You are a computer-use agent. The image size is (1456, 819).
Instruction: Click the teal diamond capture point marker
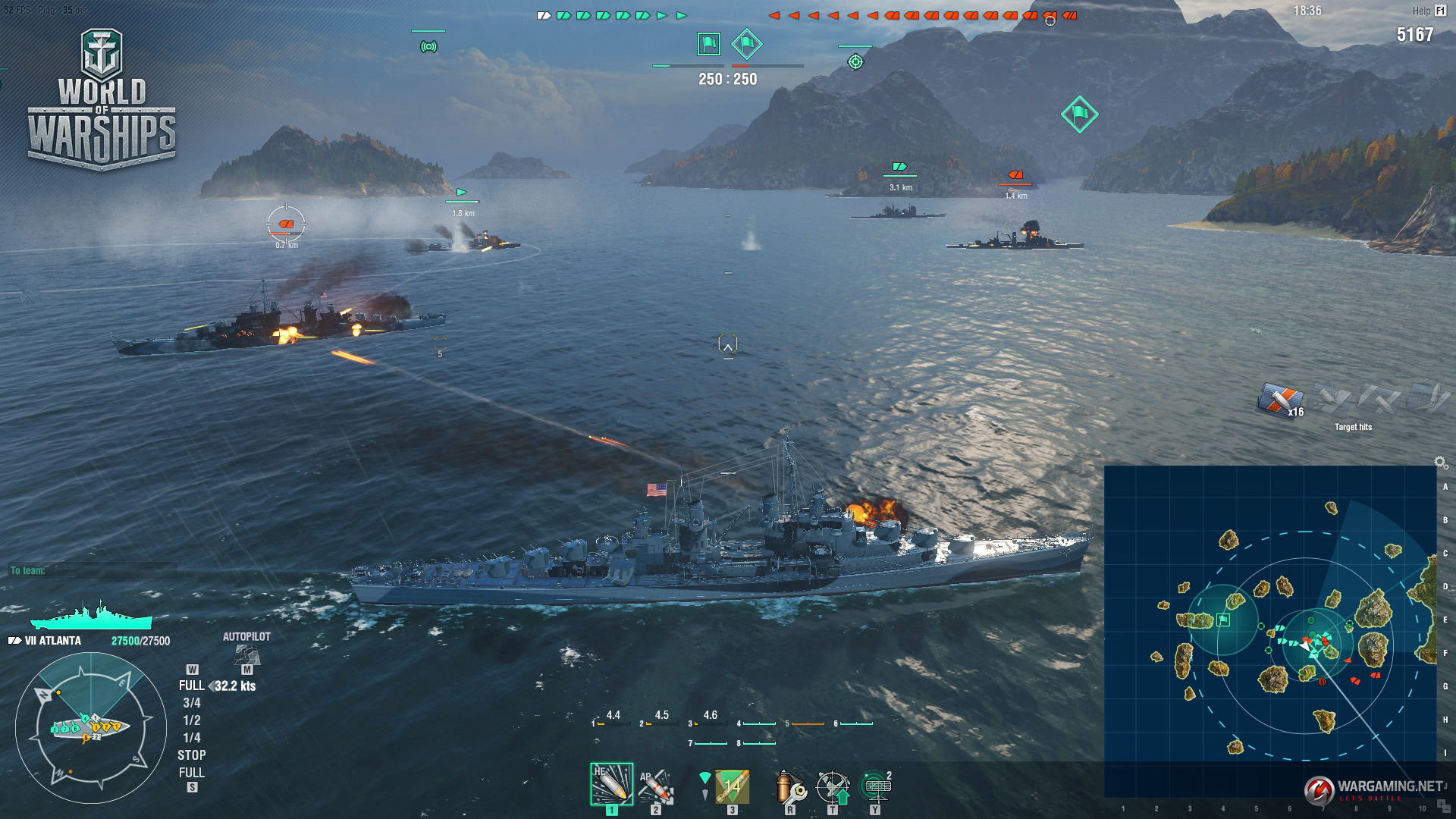[x=1079, y=115]
